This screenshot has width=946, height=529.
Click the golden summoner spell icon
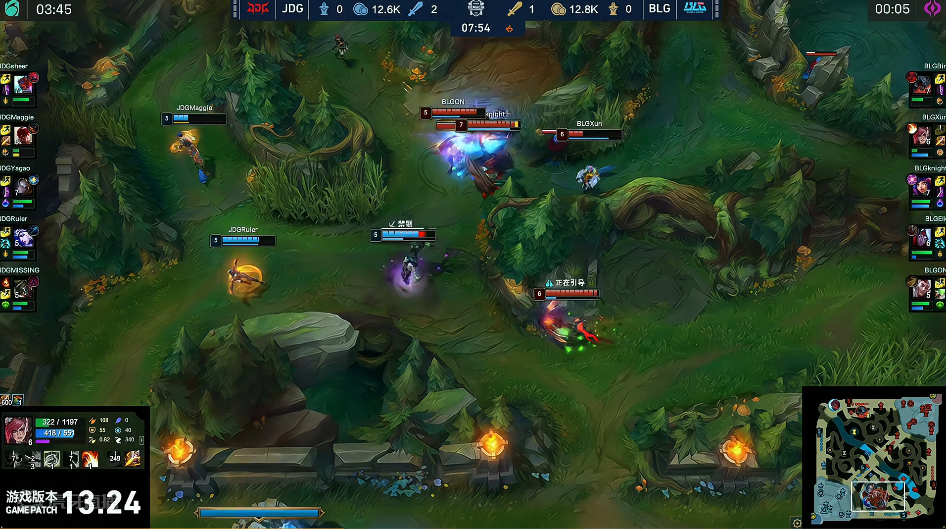[132, 458]
